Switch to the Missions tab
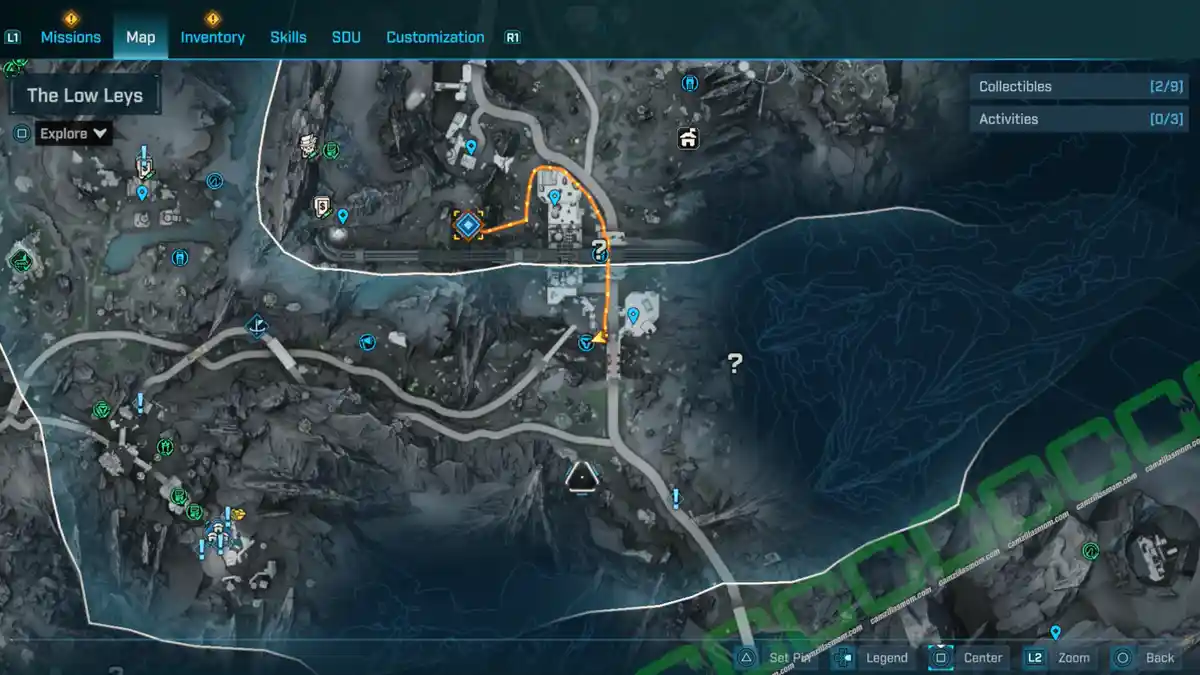 pyautogui.click(x=70, y=37)
